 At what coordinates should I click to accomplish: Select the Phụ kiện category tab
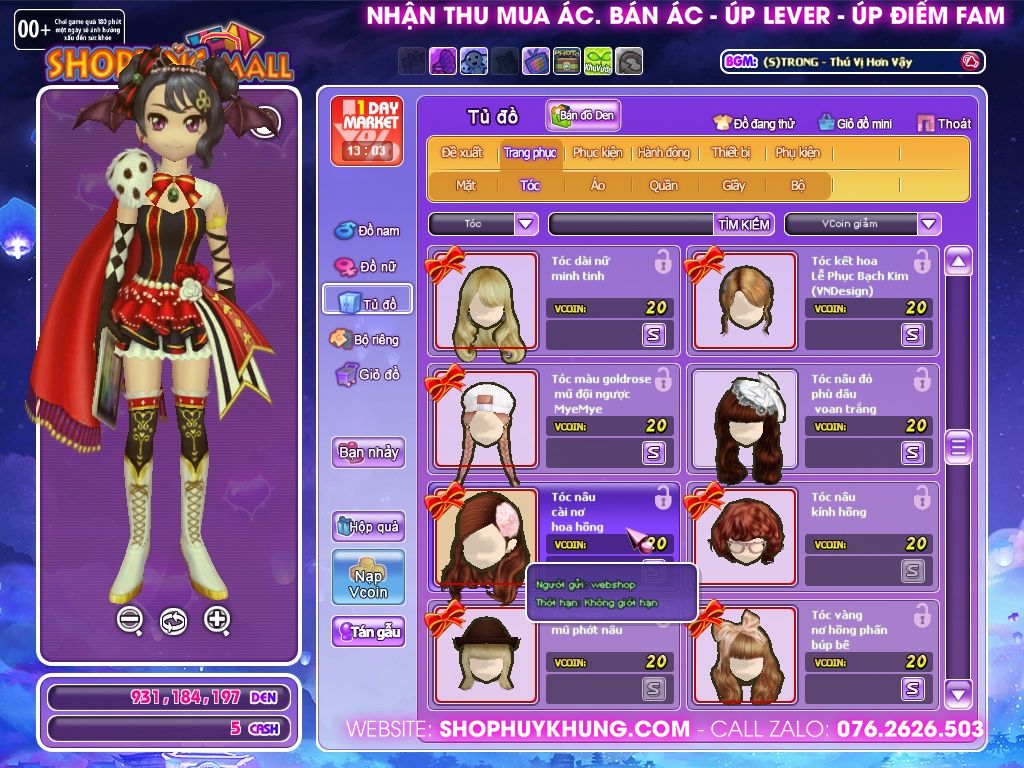pyautogui.click(x=797, y=153)
